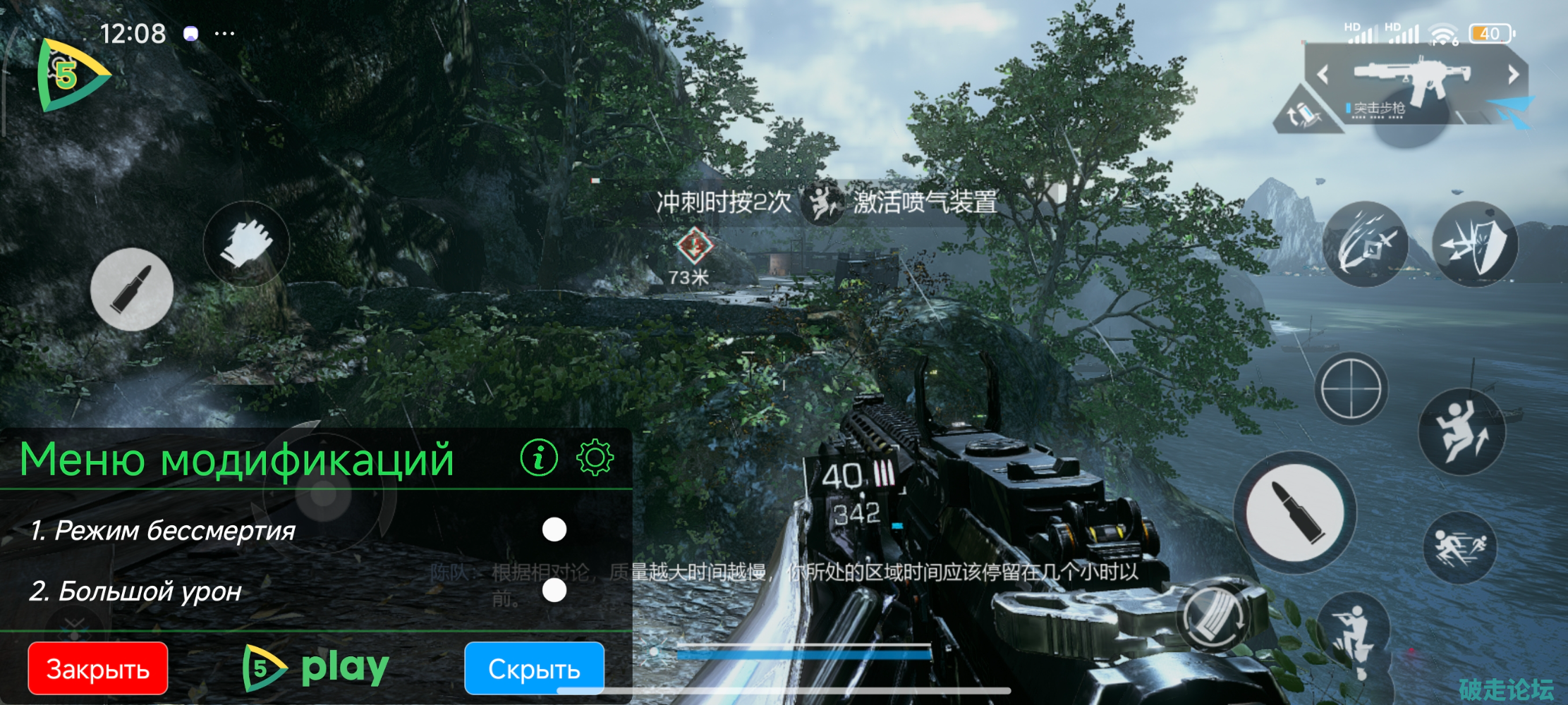Hide the mod menu with Скрыть
1568x705 pixels.
tap(534, 668)
